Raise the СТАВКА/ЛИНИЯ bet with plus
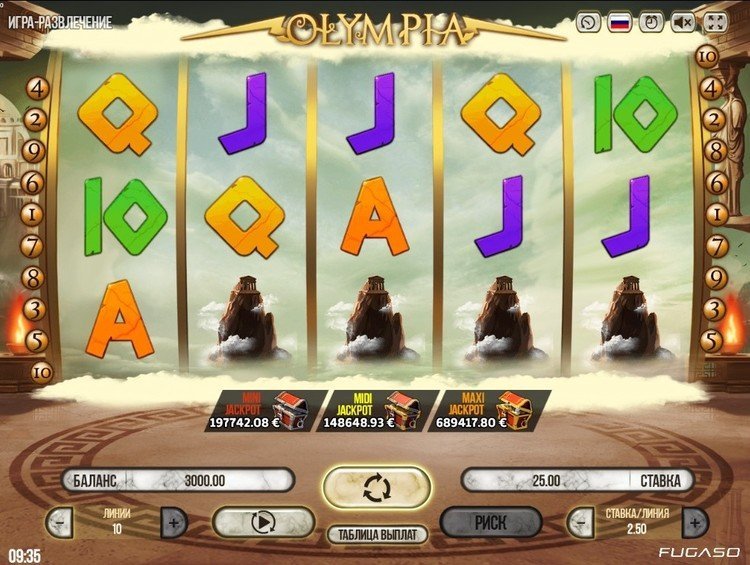The image size is (750, 565). point(695,521)
